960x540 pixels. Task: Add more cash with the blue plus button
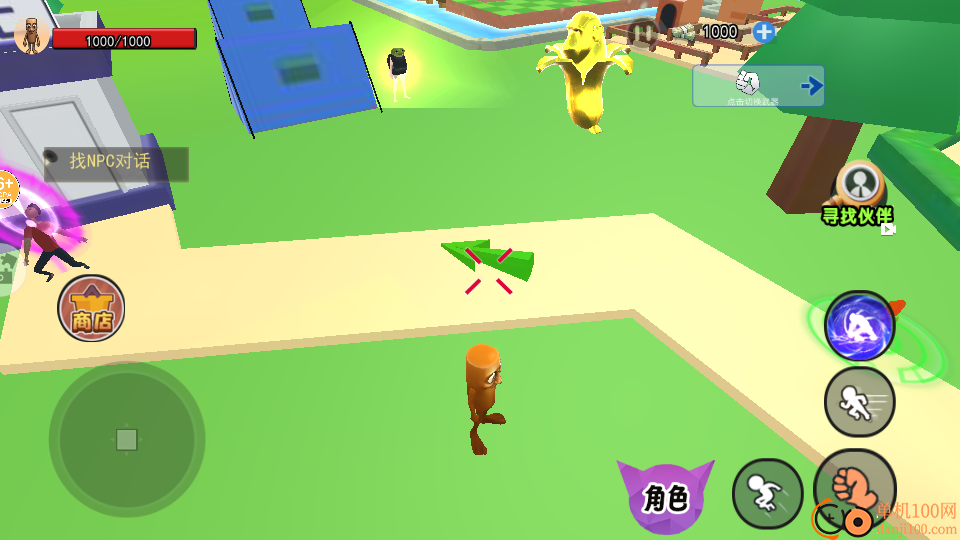[764, 32]
